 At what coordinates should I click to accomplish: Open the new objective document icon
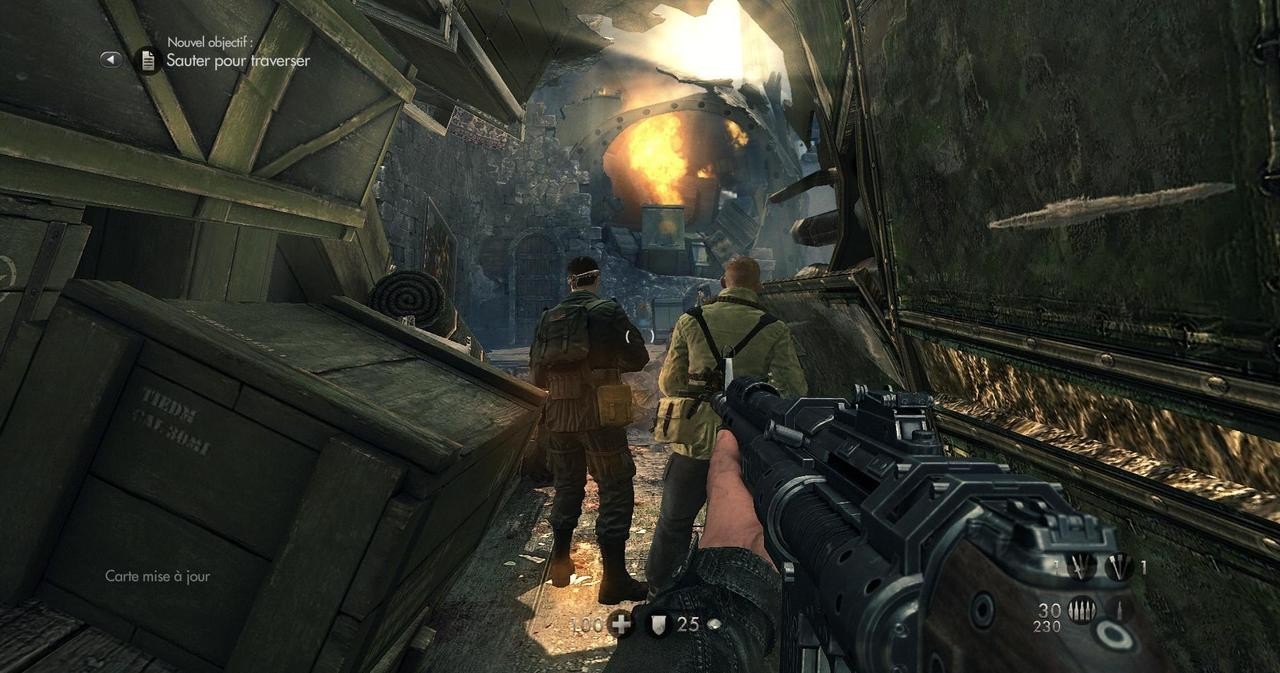click(147, 60)
